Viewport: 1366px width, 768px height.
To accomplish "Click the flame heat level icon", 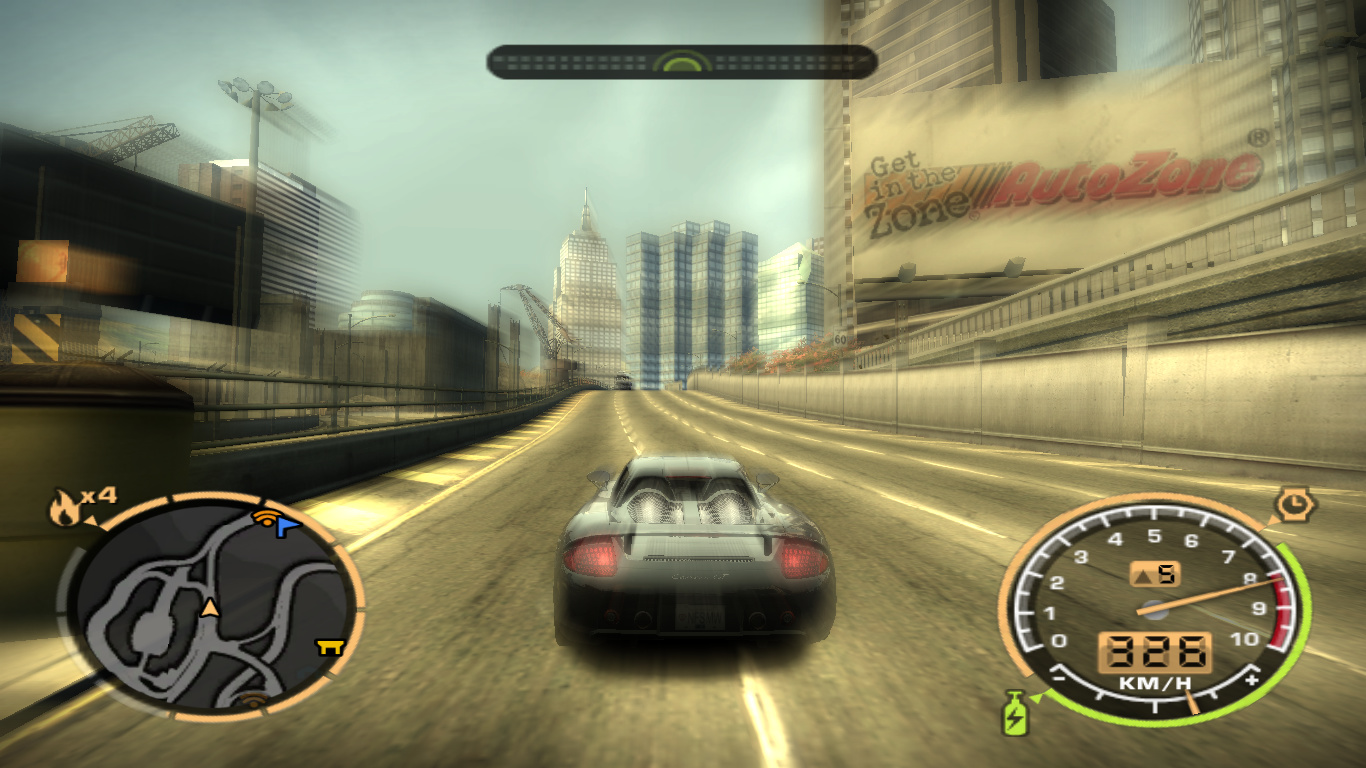I will [63, 510].
